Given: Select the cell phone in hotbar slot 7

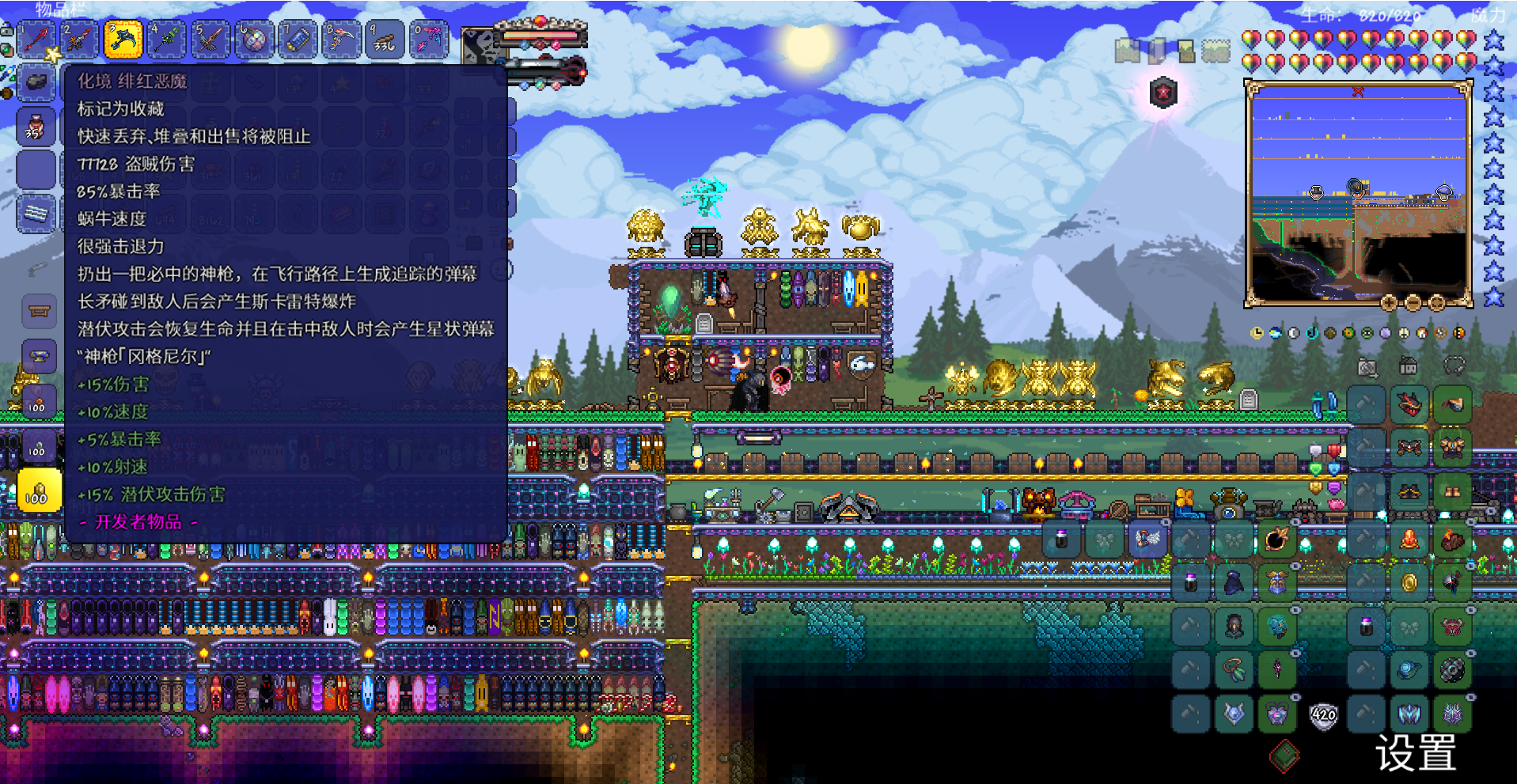Looking at the screenshot, I should [x=298, y=40].
